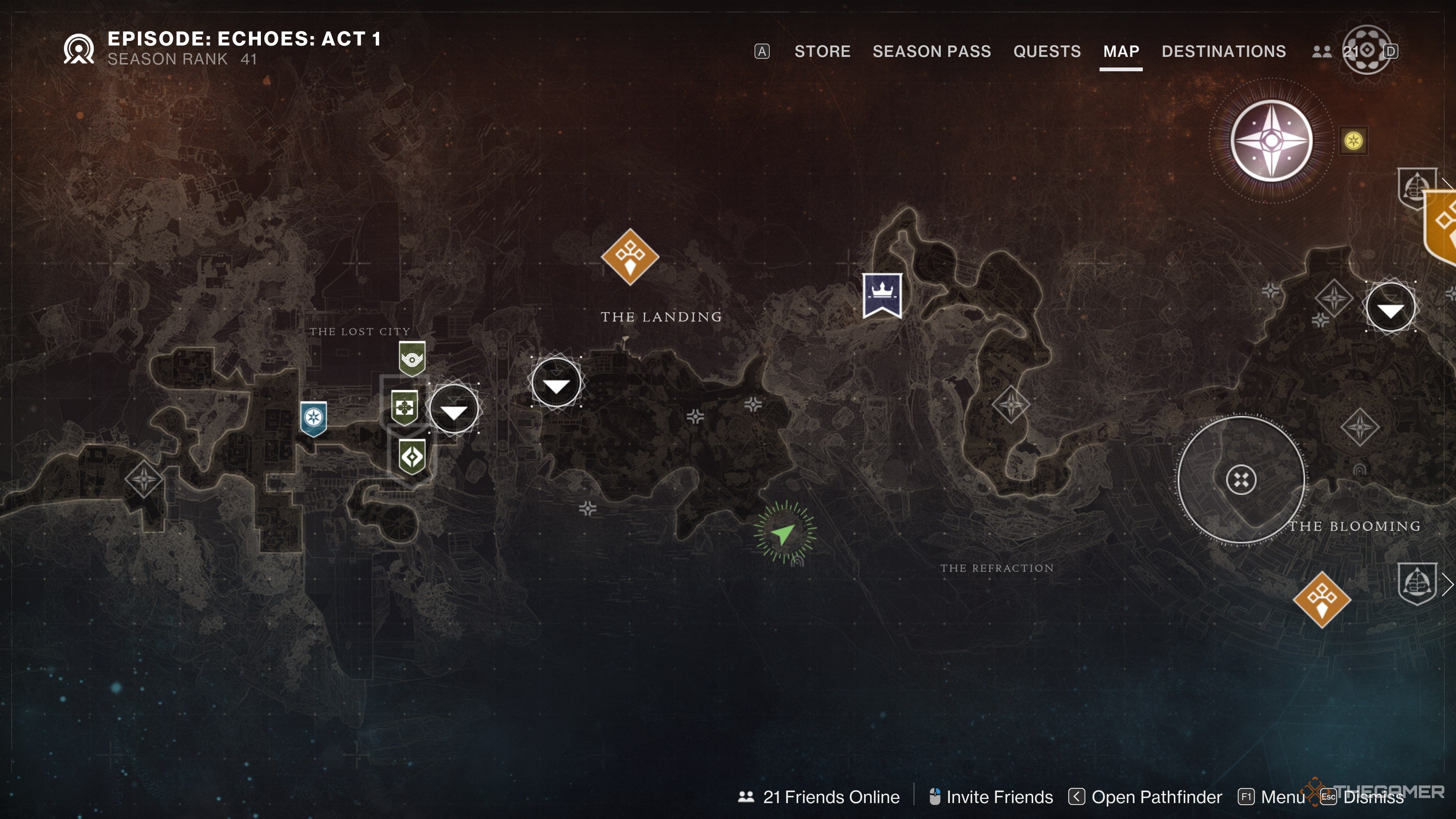
Task: Switch to the DESTINATIONS tab
Action: pos(1224,52)
